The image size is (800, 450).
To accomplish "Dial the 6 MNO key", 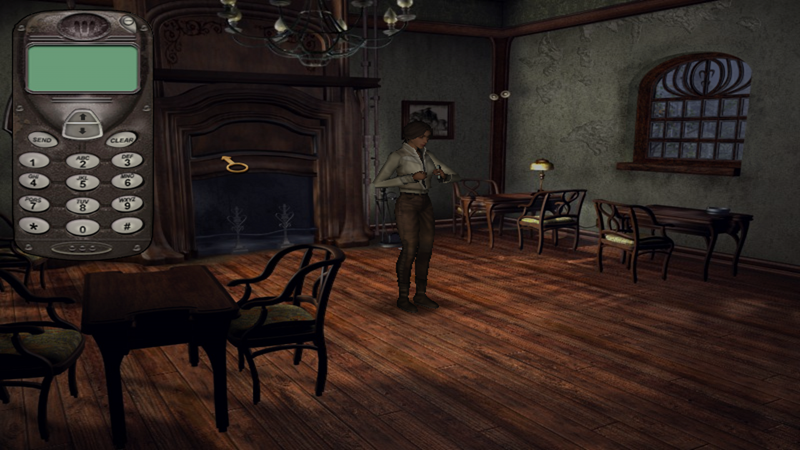I will tap(127, 182).
